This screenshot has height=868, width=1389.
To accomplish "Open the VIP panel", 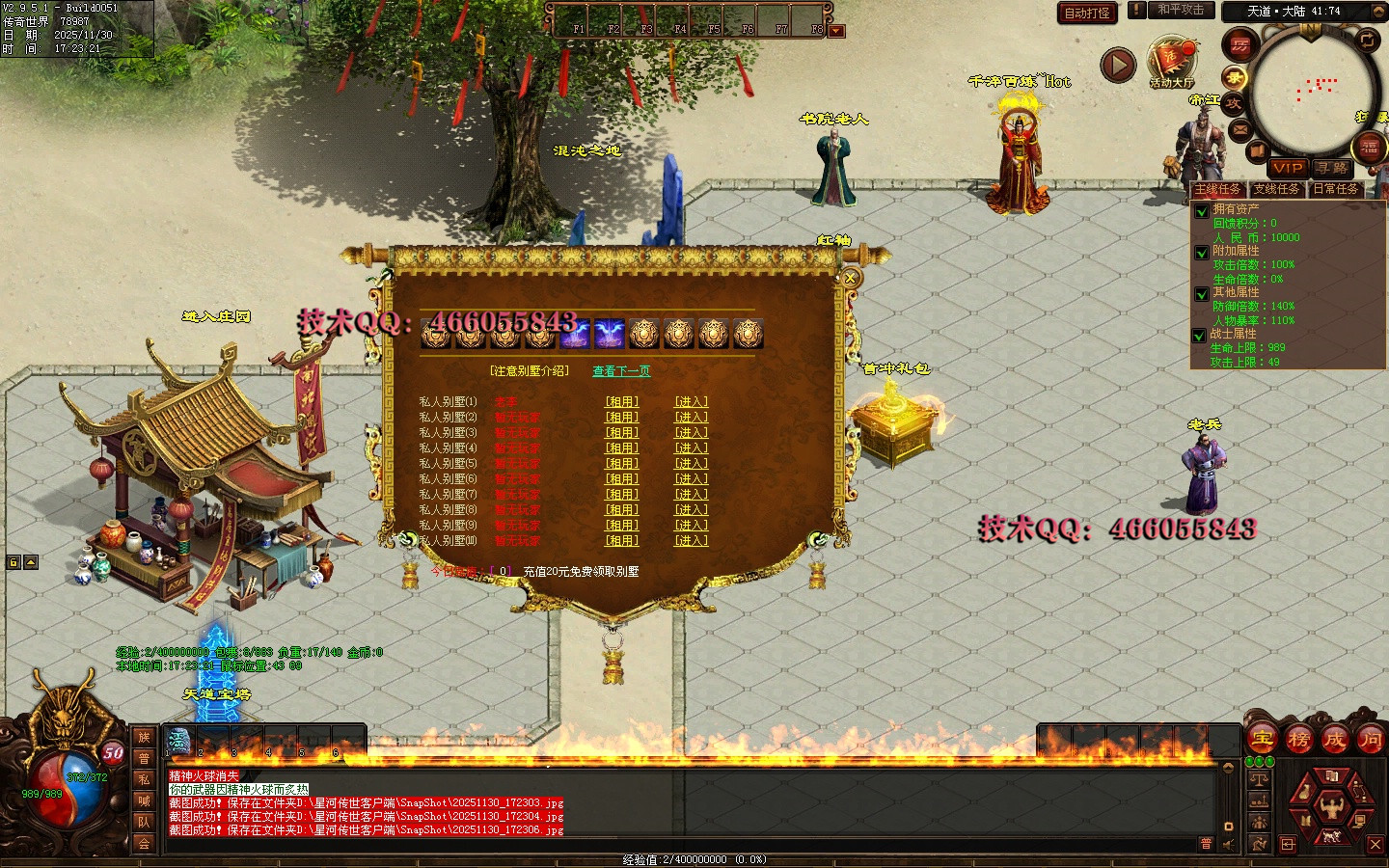I will 1287,168.
